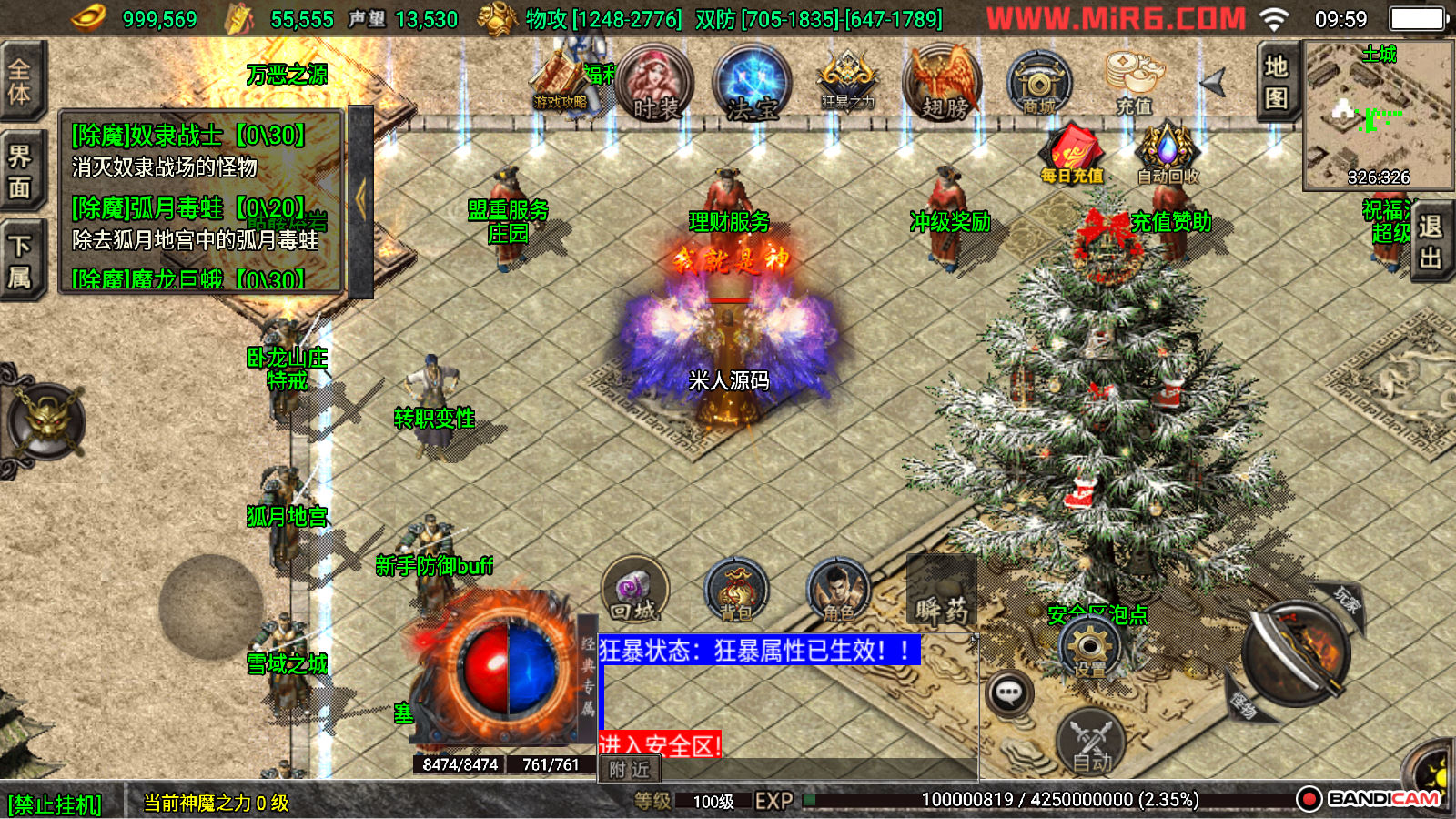Open the 法宝 magic treasure menu
The height and width of the screenshot is (819, 1456).
(752, 84)
